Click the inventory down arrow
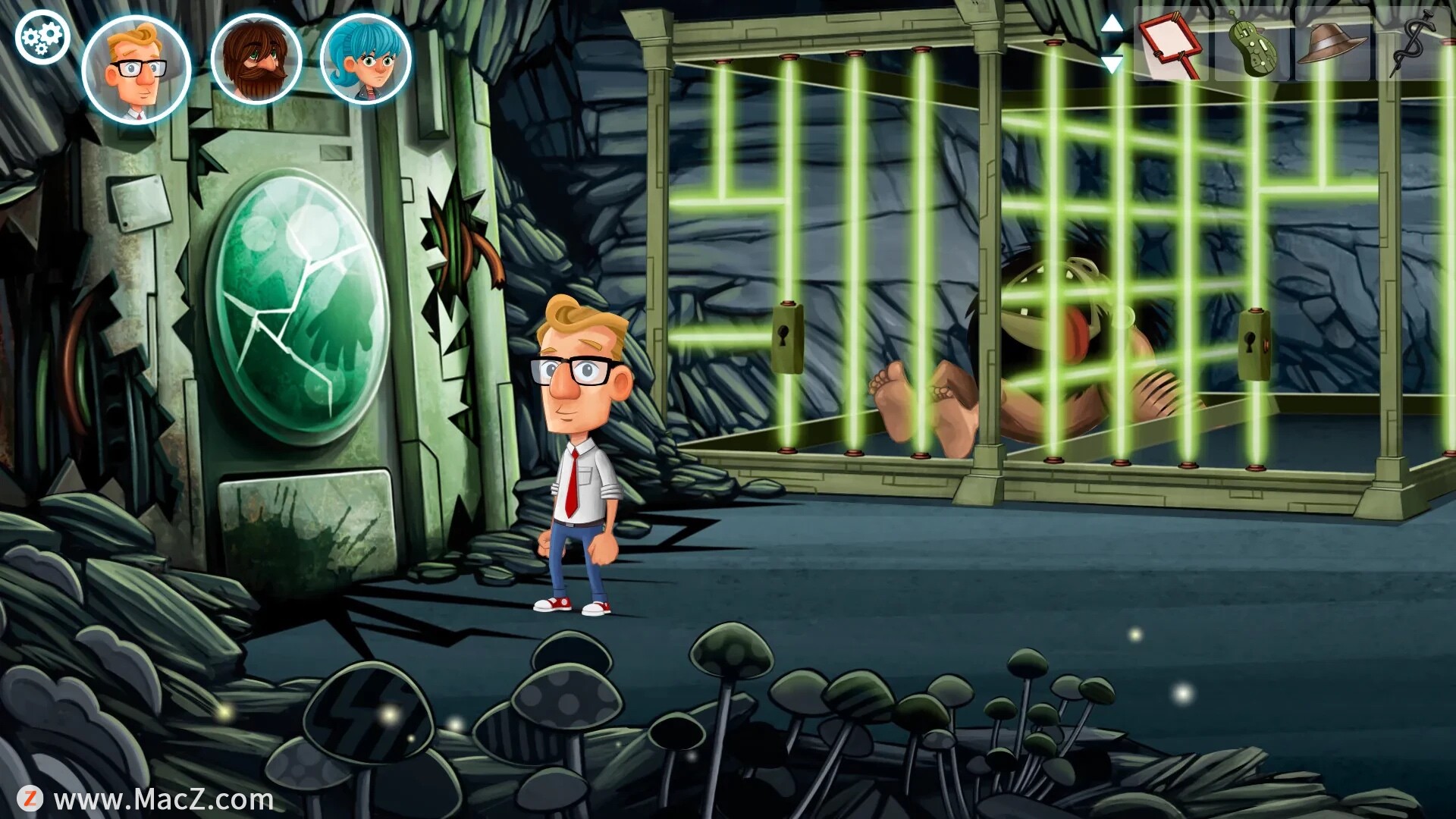 coord(1112,64)
